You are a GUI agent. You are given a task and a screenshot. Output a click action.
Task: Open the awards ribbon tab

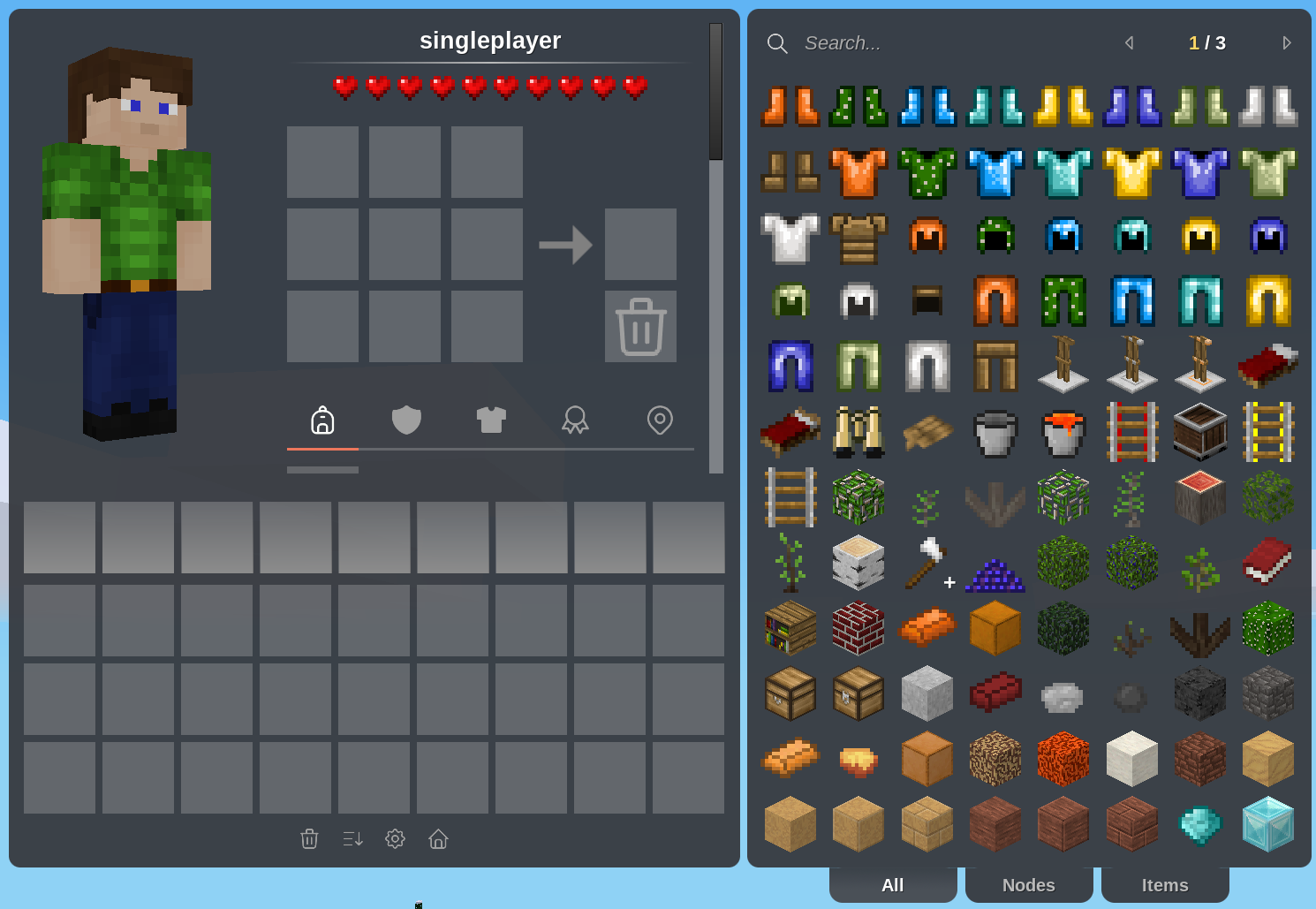575,420
